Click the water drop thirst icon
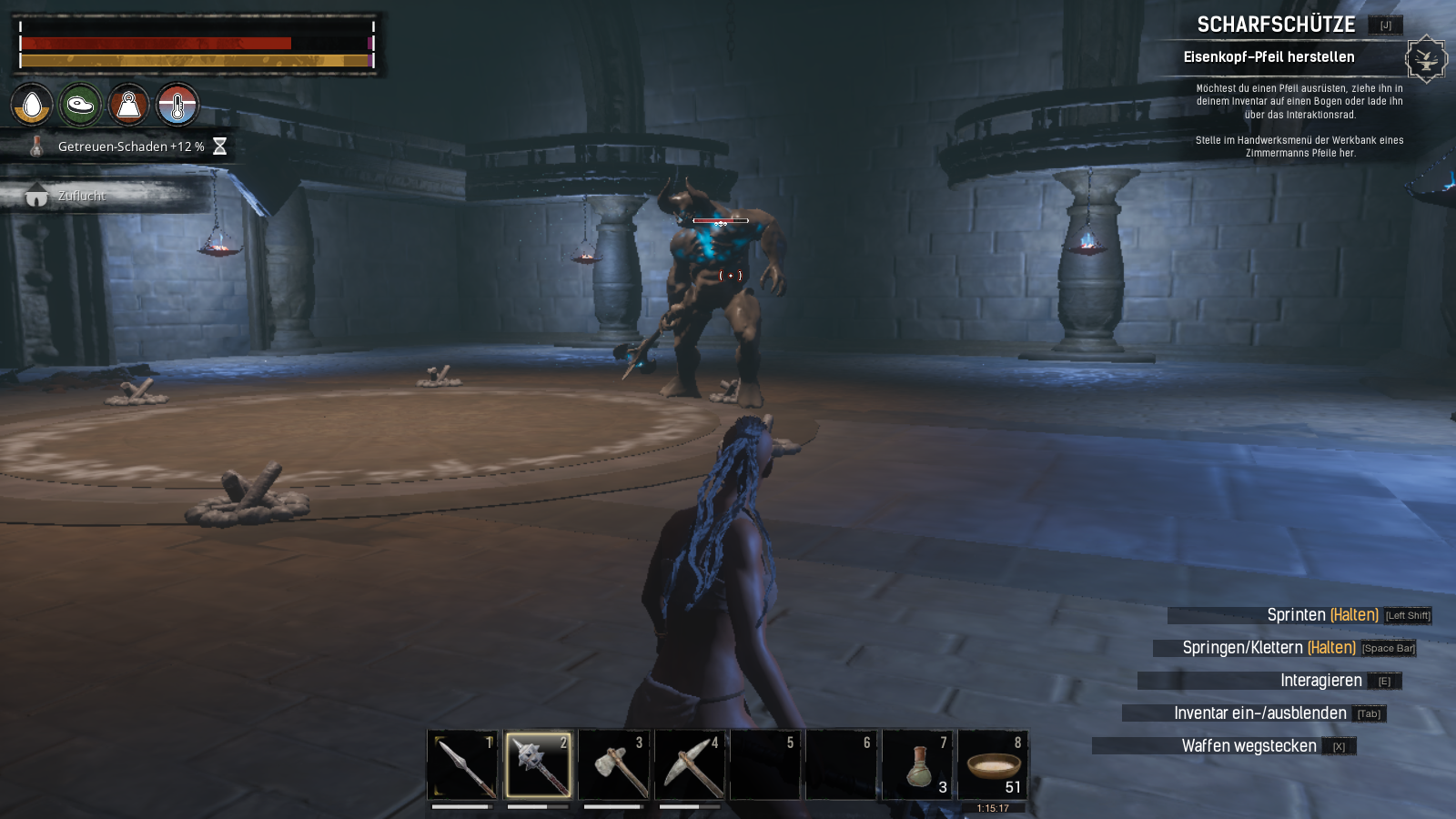 (x=32, y=106)
